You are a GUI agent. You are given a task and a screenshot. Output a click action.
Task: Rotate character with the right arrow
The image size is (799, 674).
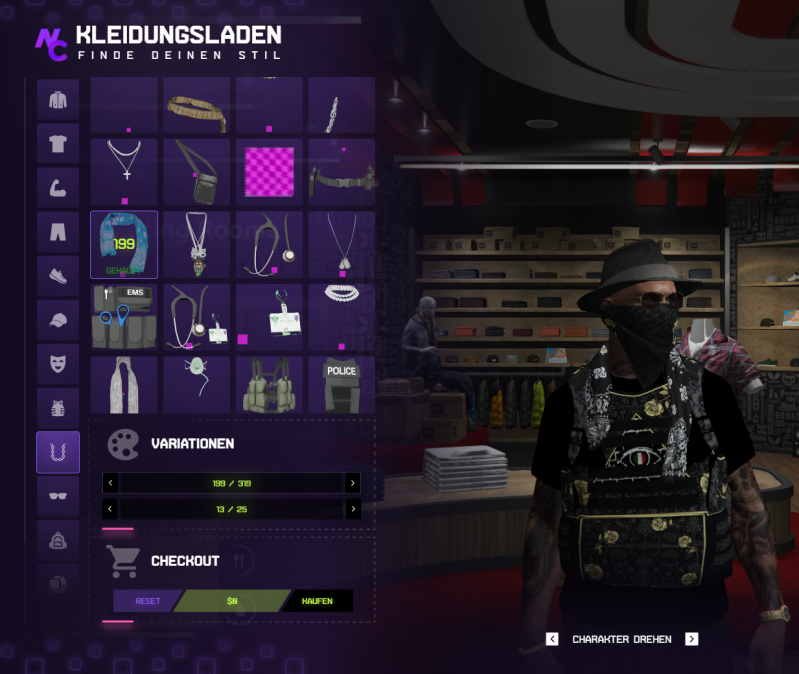[x=691, y=639]
